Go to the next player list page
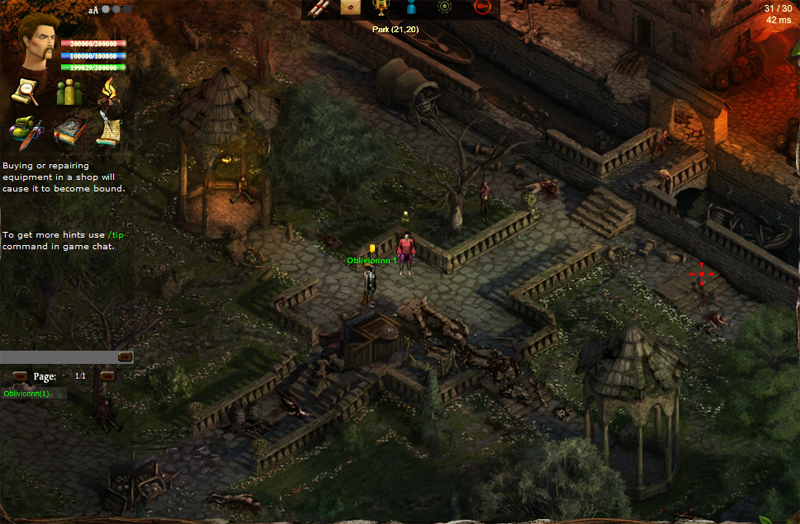The width and height of the screenshot is (800, 524). coord(107,376)
